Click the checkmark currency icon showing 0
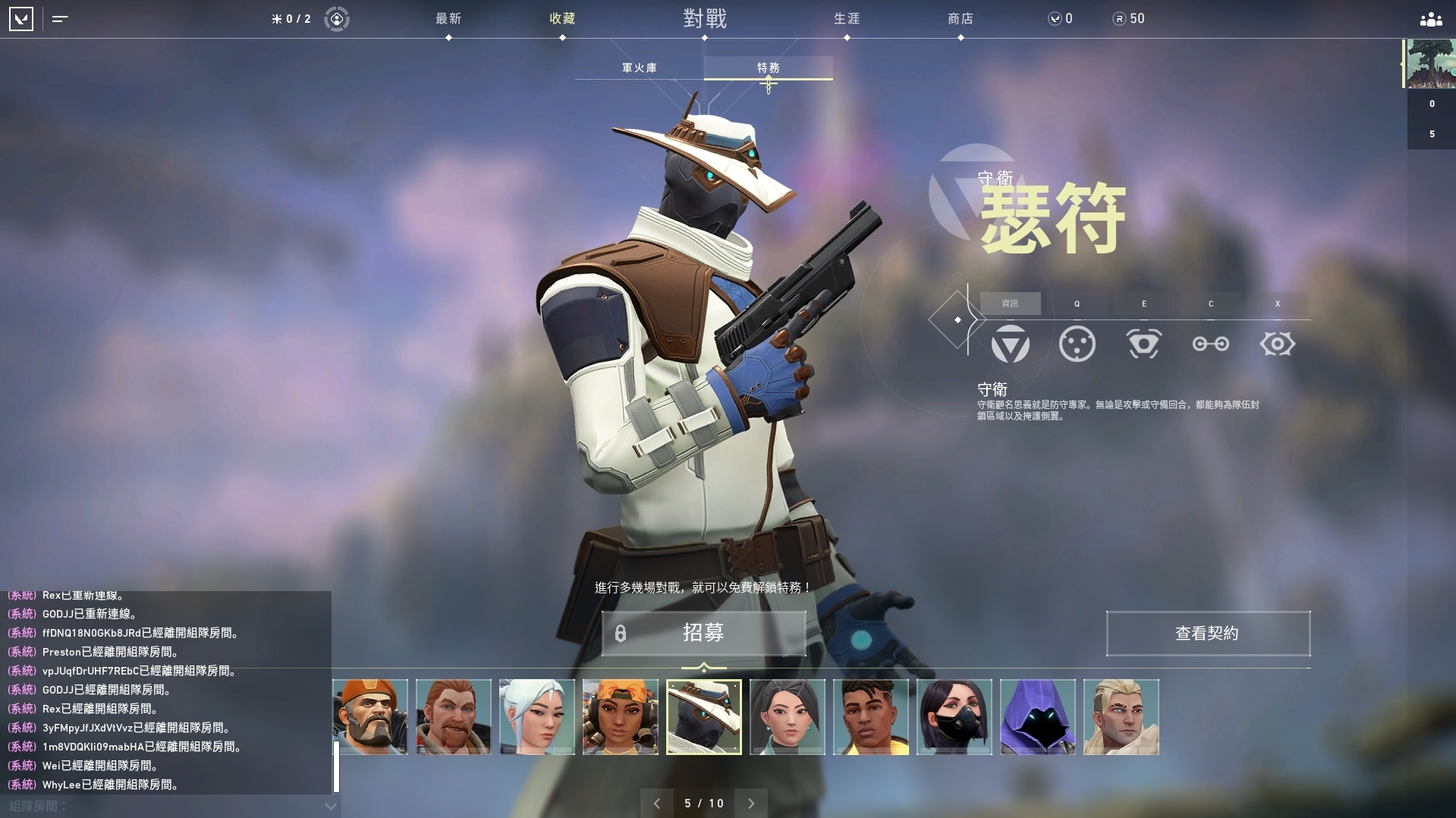This screenshot has height=818, width=1456. [x=1055, y=19]
